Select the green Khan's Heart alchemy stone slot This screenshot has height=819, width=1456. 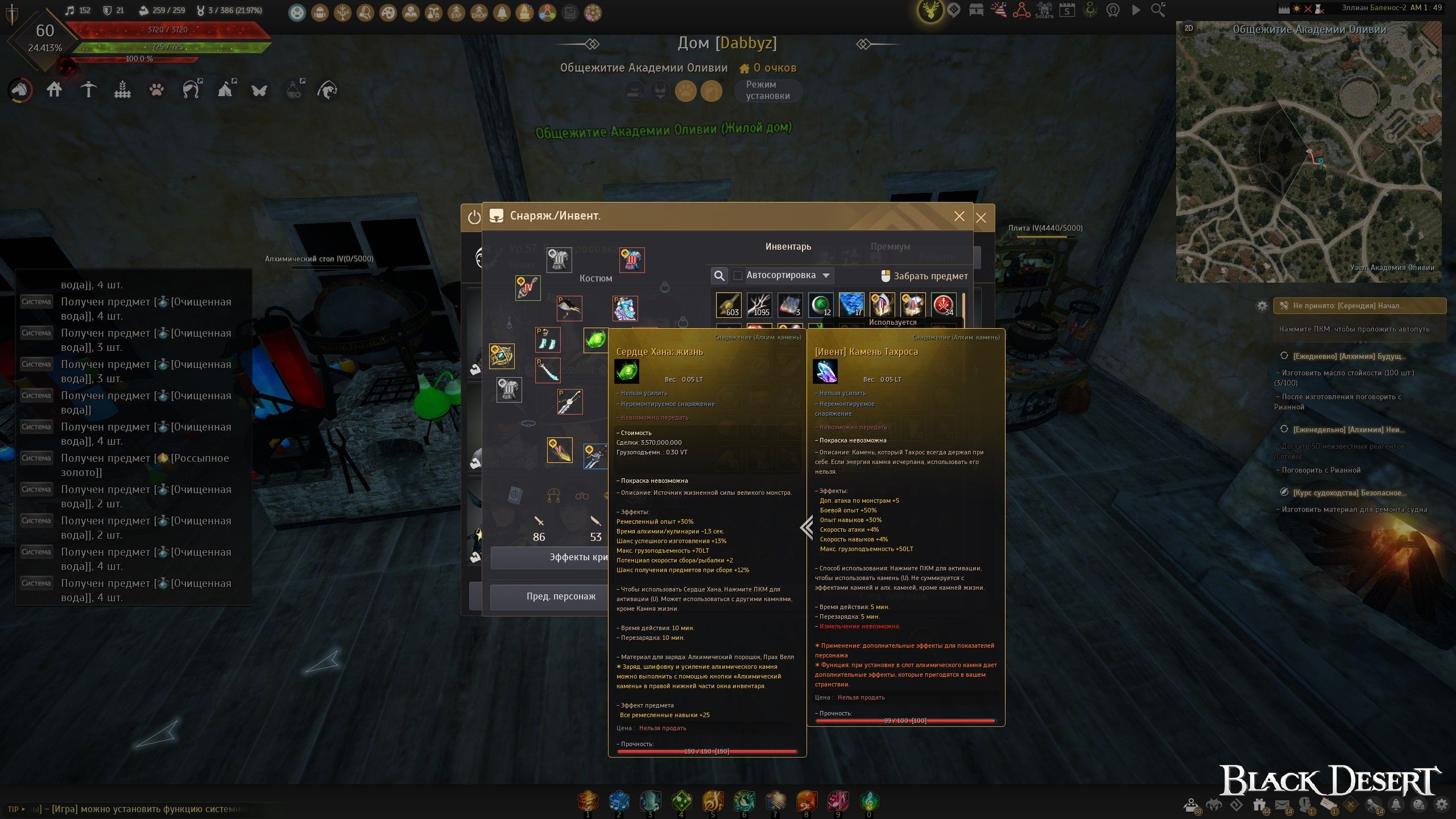[x=596, y=340]
